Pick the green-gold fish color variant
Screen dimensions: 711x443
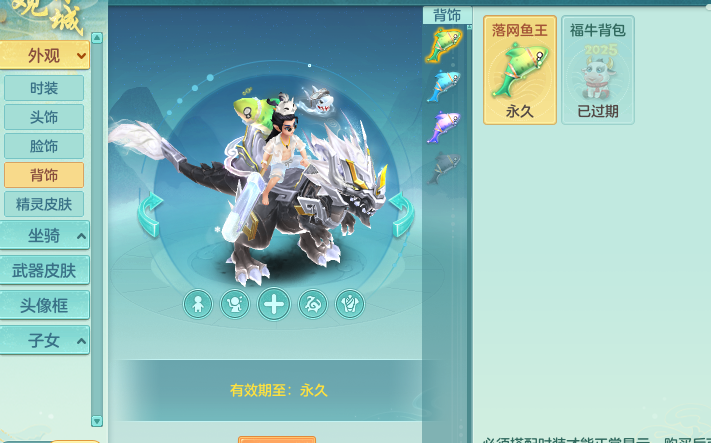click(445, 46)
